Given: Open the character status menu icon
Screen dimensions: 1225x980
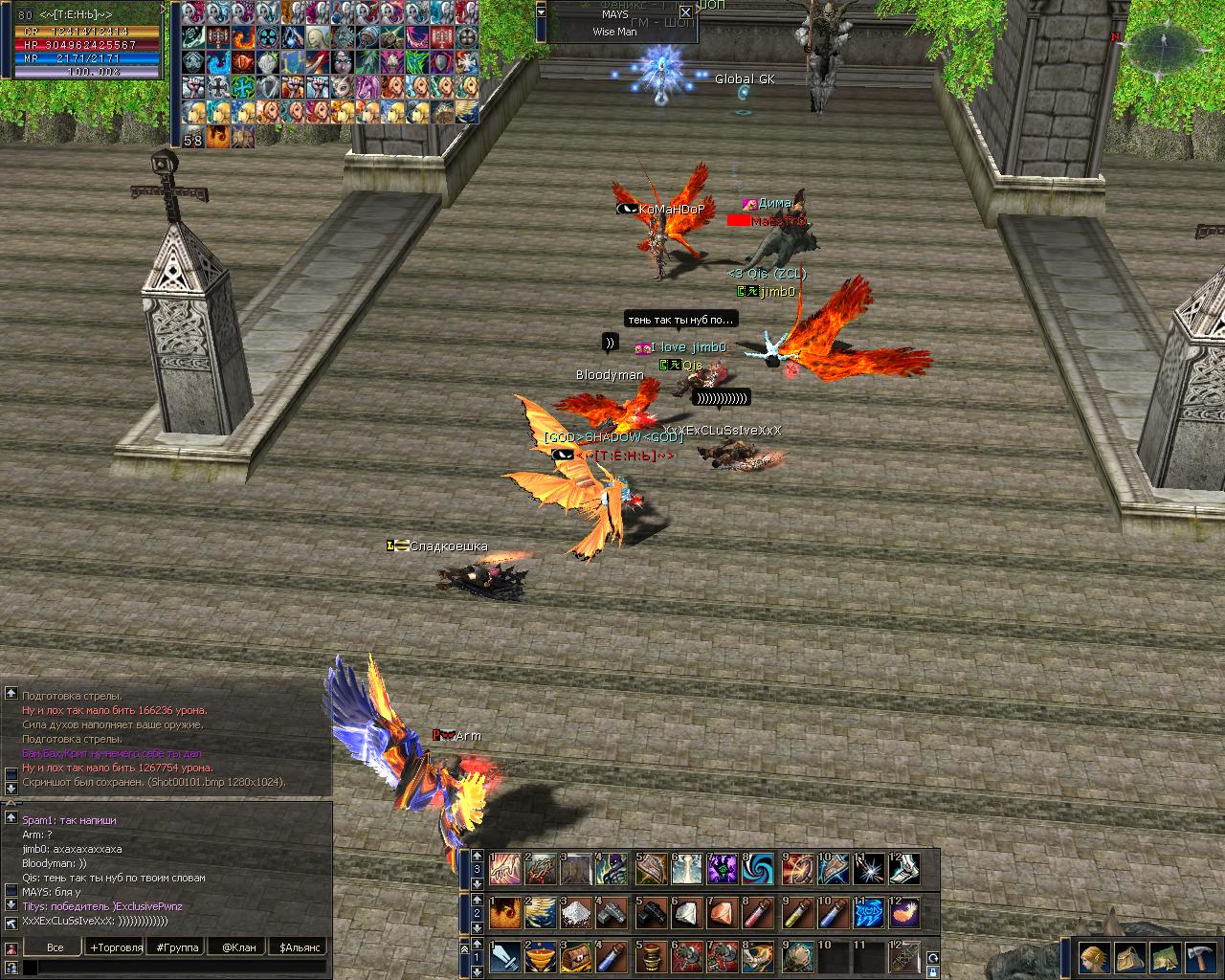Looking at the screenshot, I should [1094, 956].
